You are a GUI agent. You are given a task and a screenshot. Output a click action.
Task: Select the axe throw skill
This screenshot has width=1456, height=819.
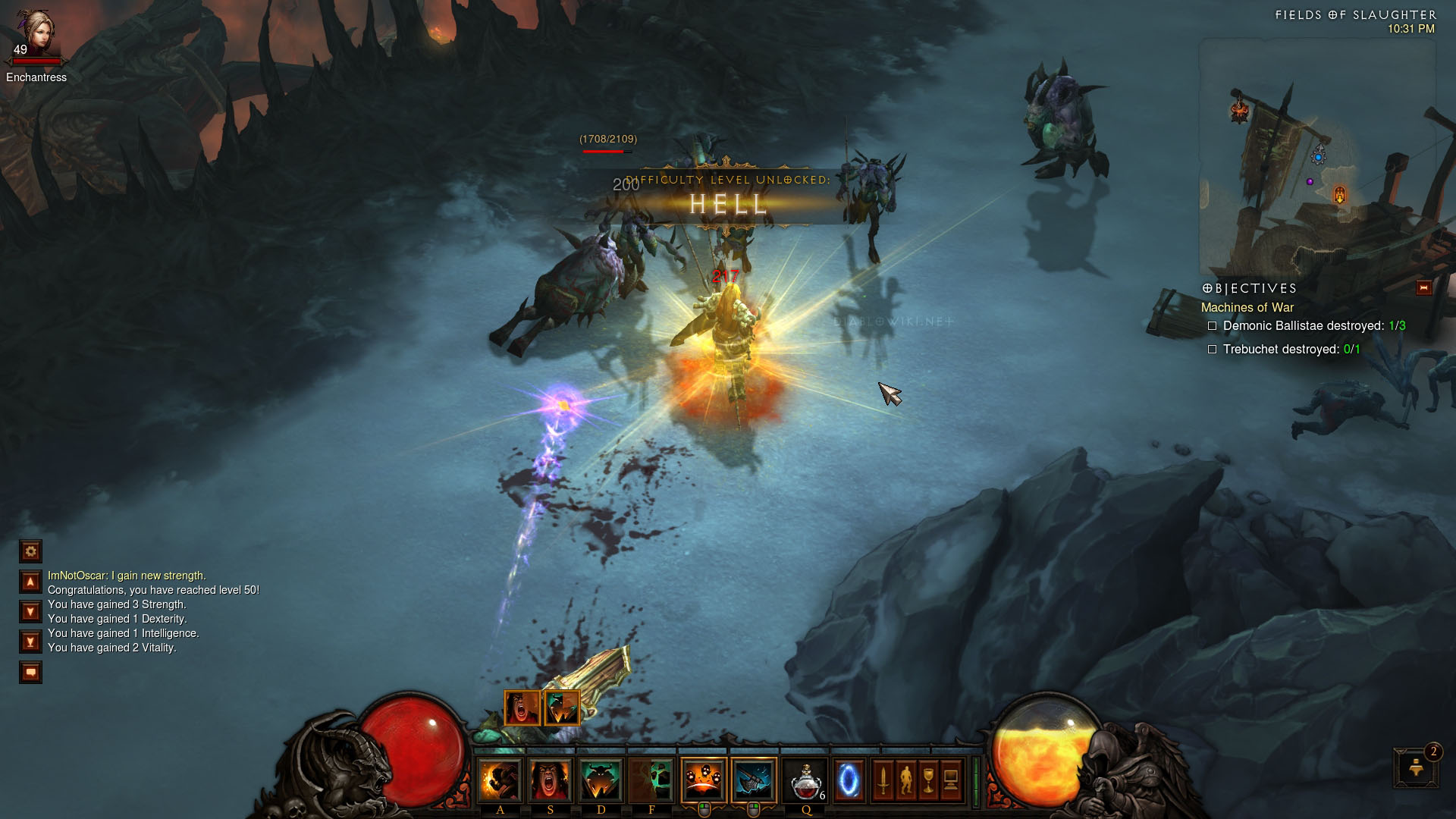click(754, 780)
